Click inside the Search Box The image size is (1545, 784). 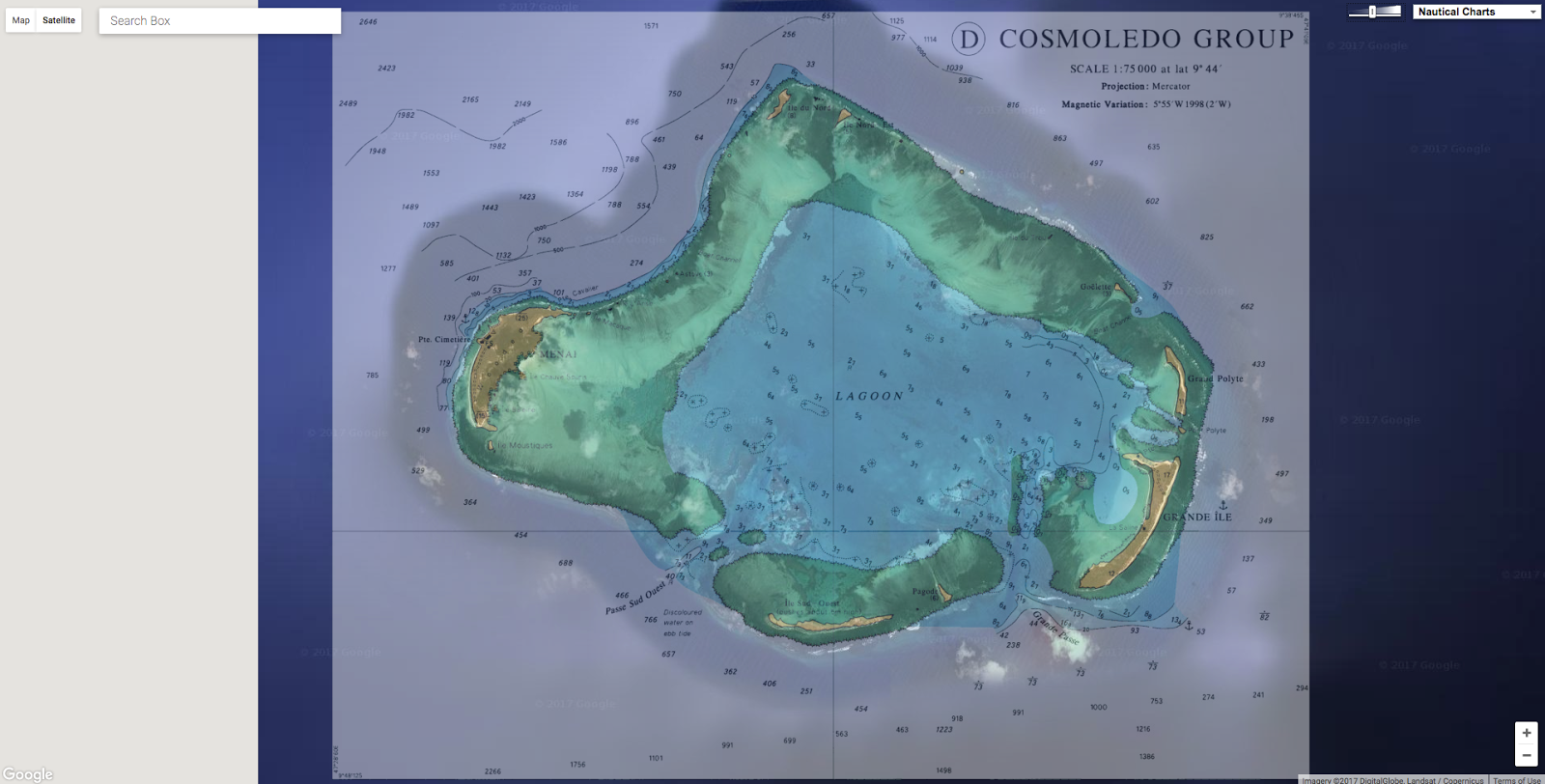220,19
